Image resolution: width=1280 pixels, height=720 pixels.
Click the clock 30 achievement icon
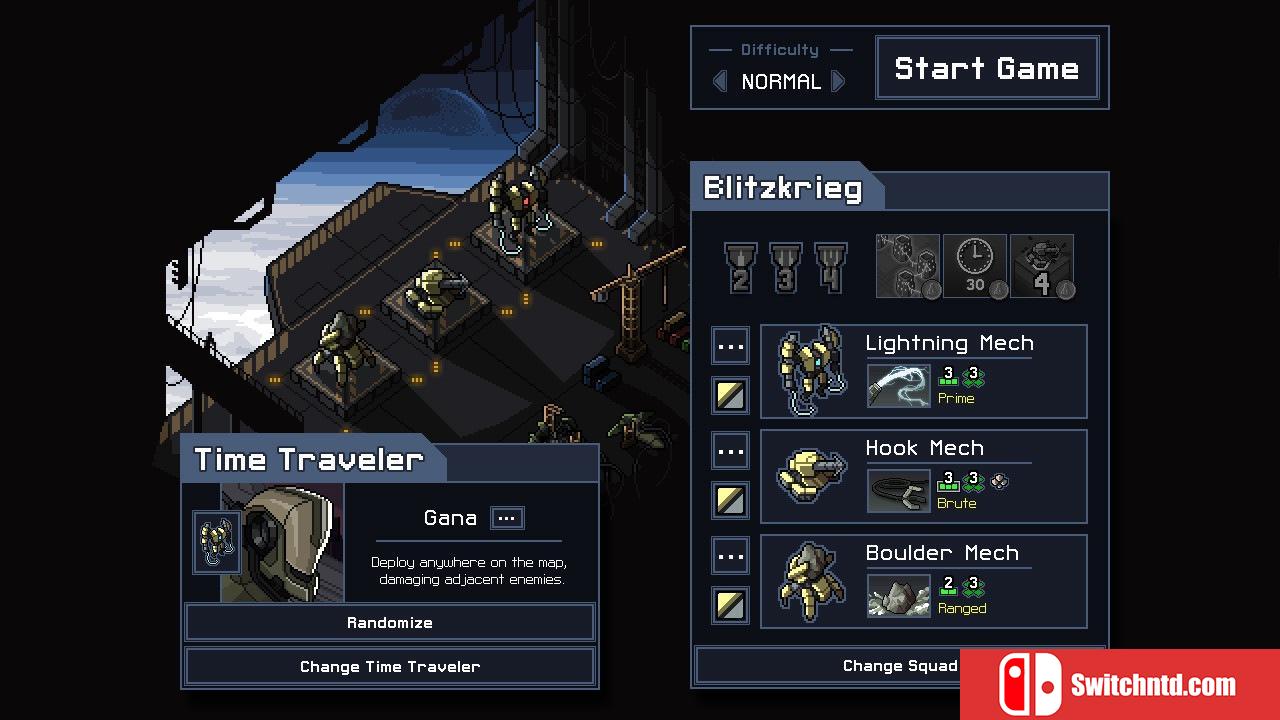pos(975,266)
